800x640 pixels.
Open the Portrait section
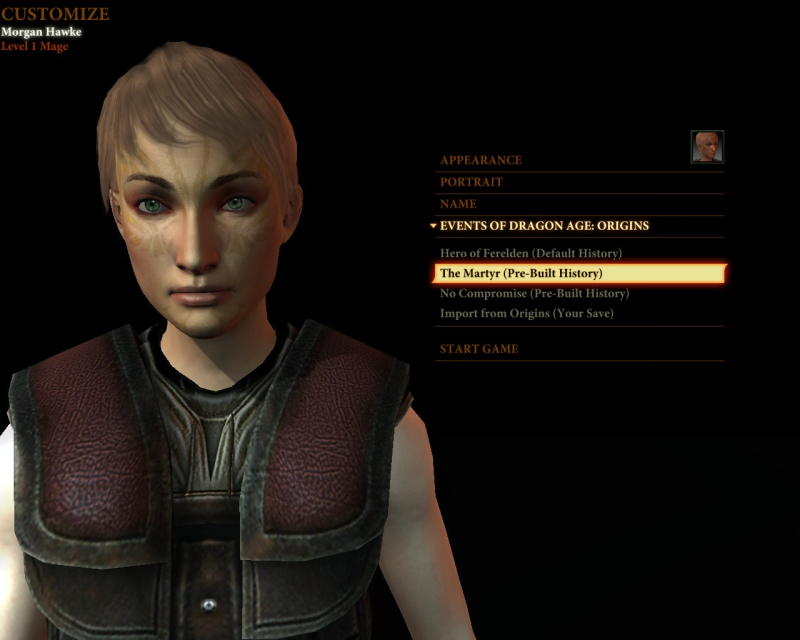(x=471, y=182)
